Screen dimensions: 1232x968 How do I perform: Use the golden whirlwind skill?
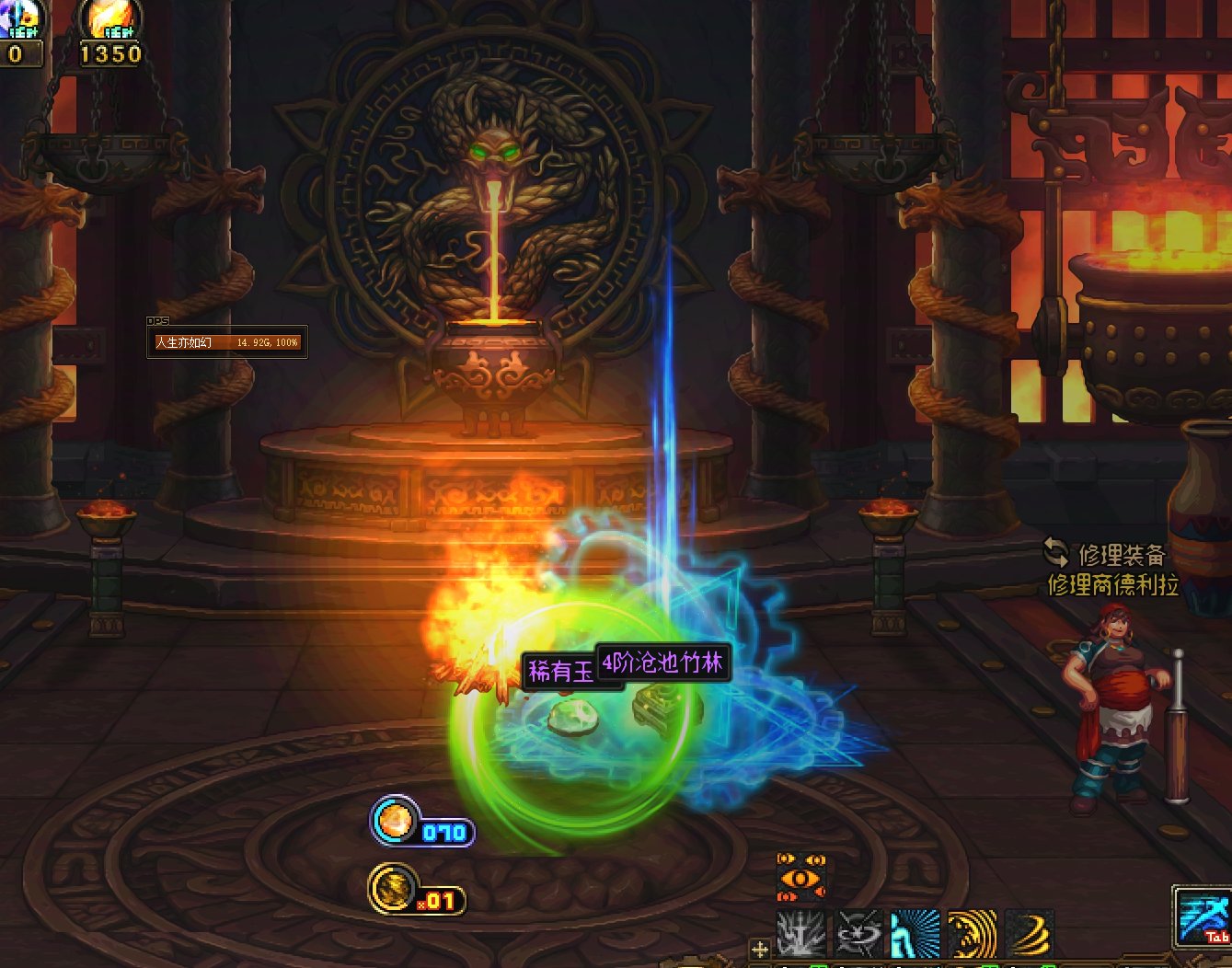[1030, 933]
